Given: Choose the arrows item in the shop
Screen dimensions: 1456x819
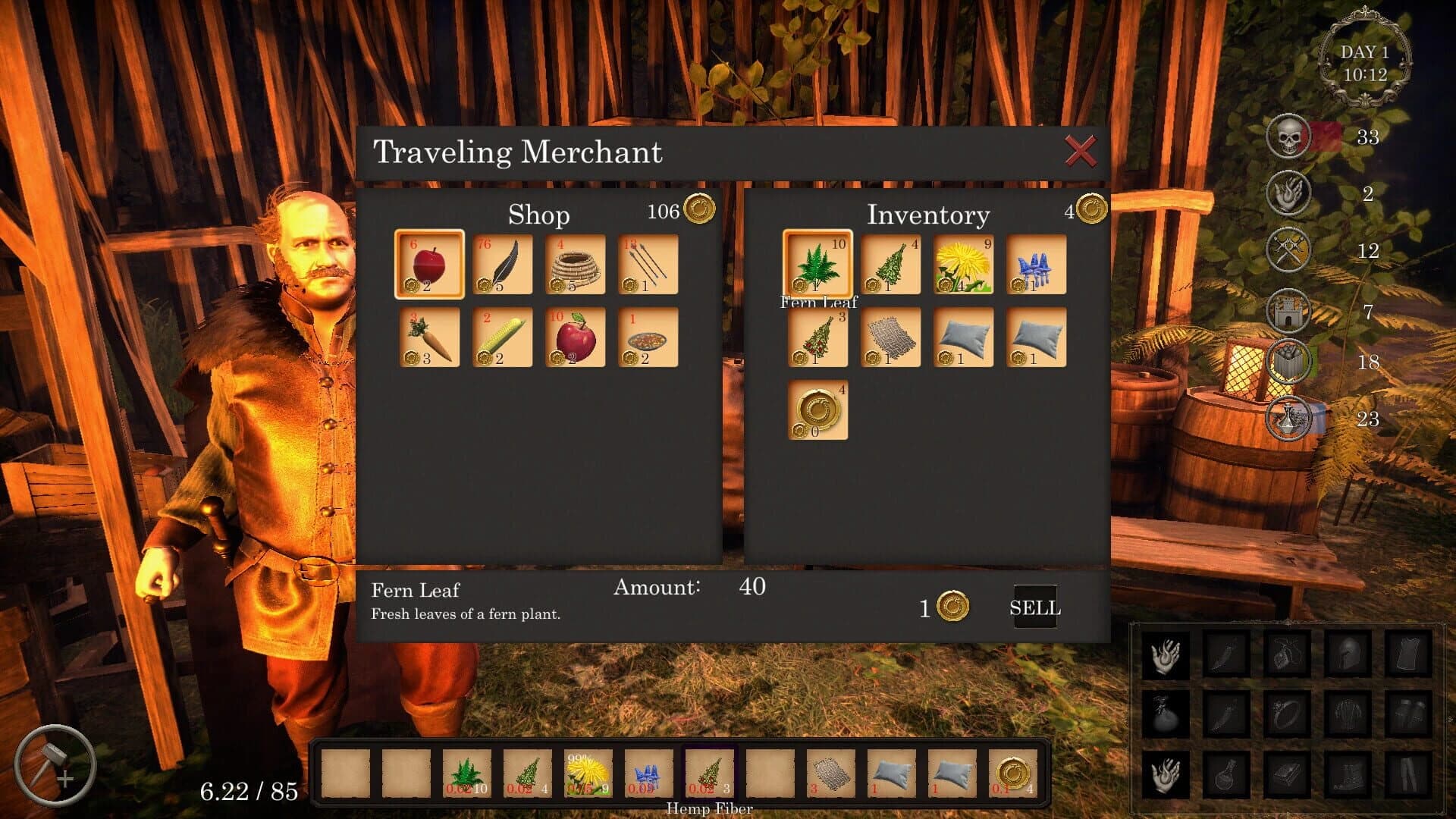Looking at the screenshot, I should coord(647,264).
